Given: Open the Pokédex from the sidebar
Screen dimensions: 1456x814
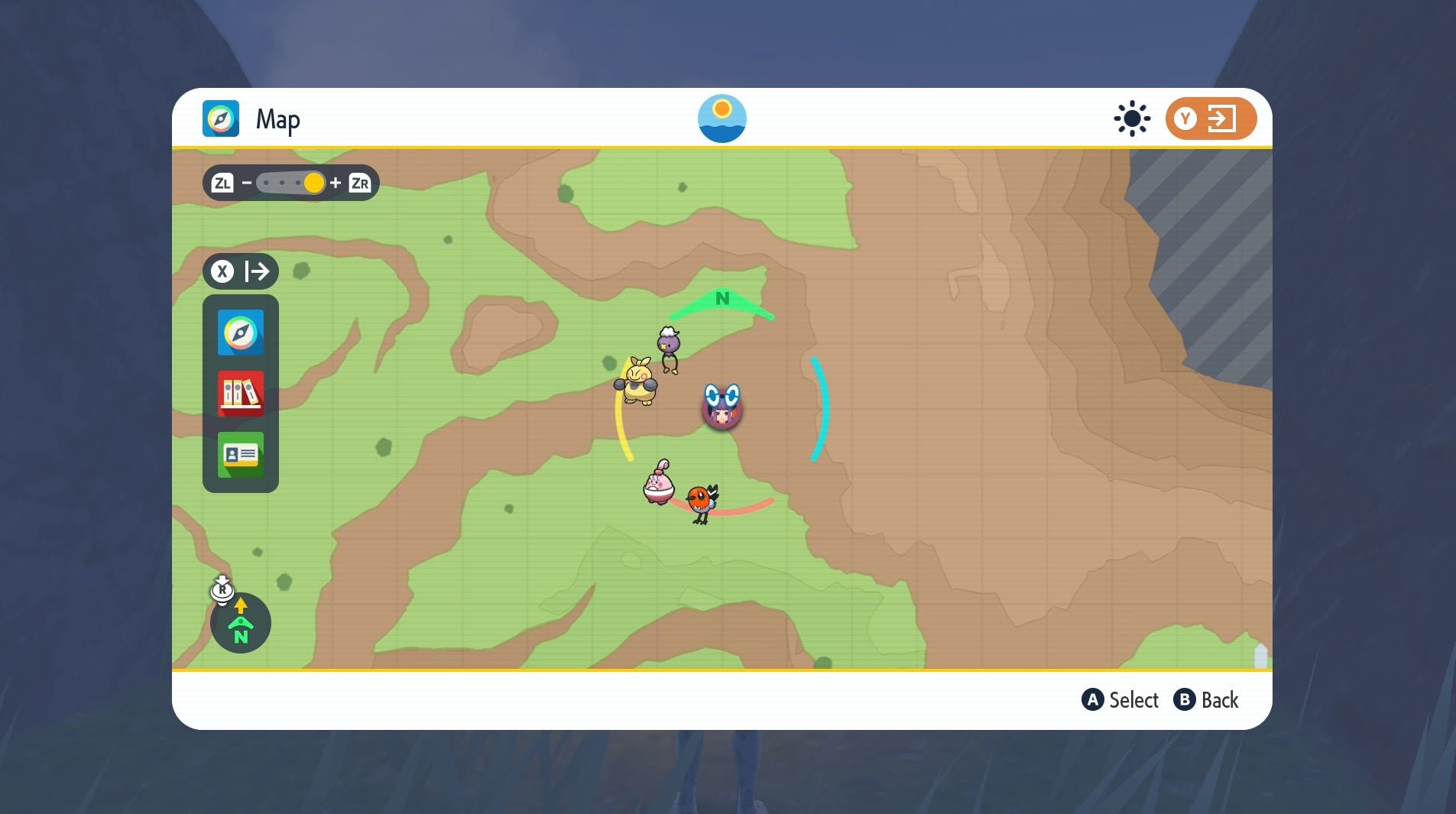Looking at the screenshot, I should click(240, 394).
